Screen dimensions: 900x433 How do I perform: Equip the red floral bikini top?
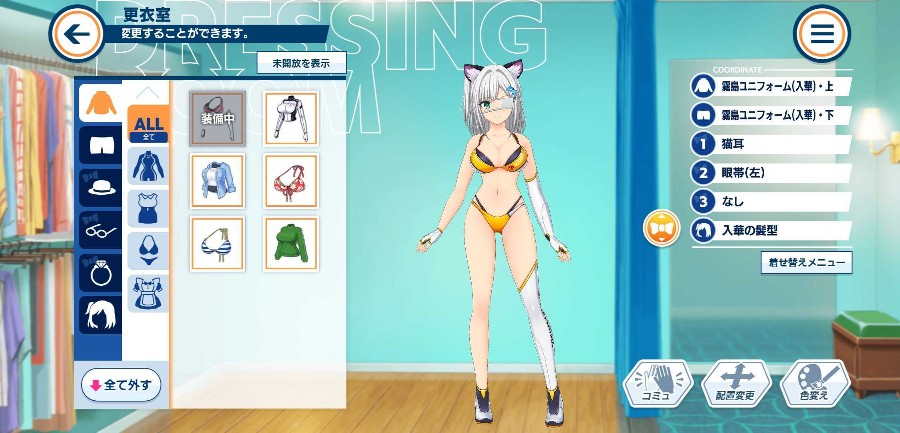click(x=290, y=180)
